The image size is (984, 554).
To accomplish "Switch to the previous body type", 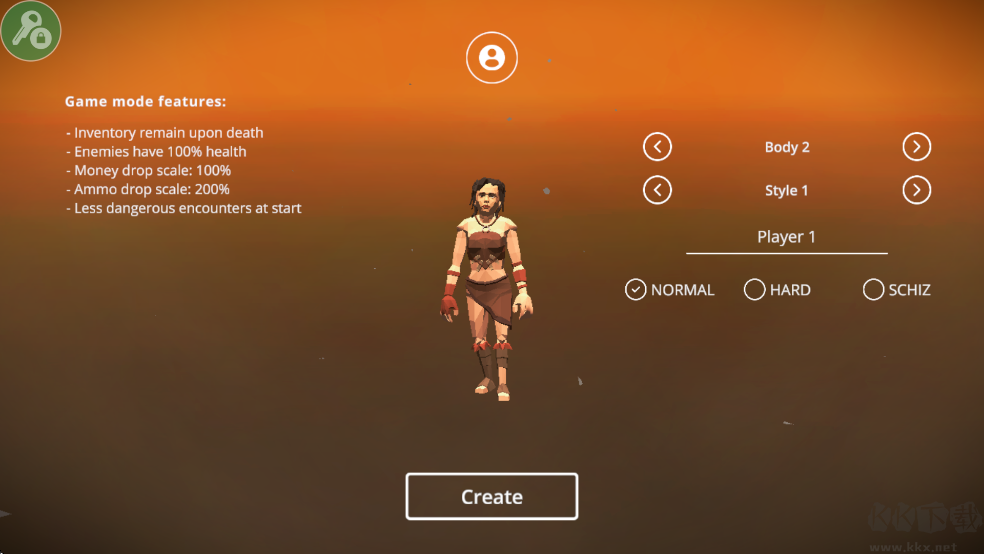I will click(657, 147).
